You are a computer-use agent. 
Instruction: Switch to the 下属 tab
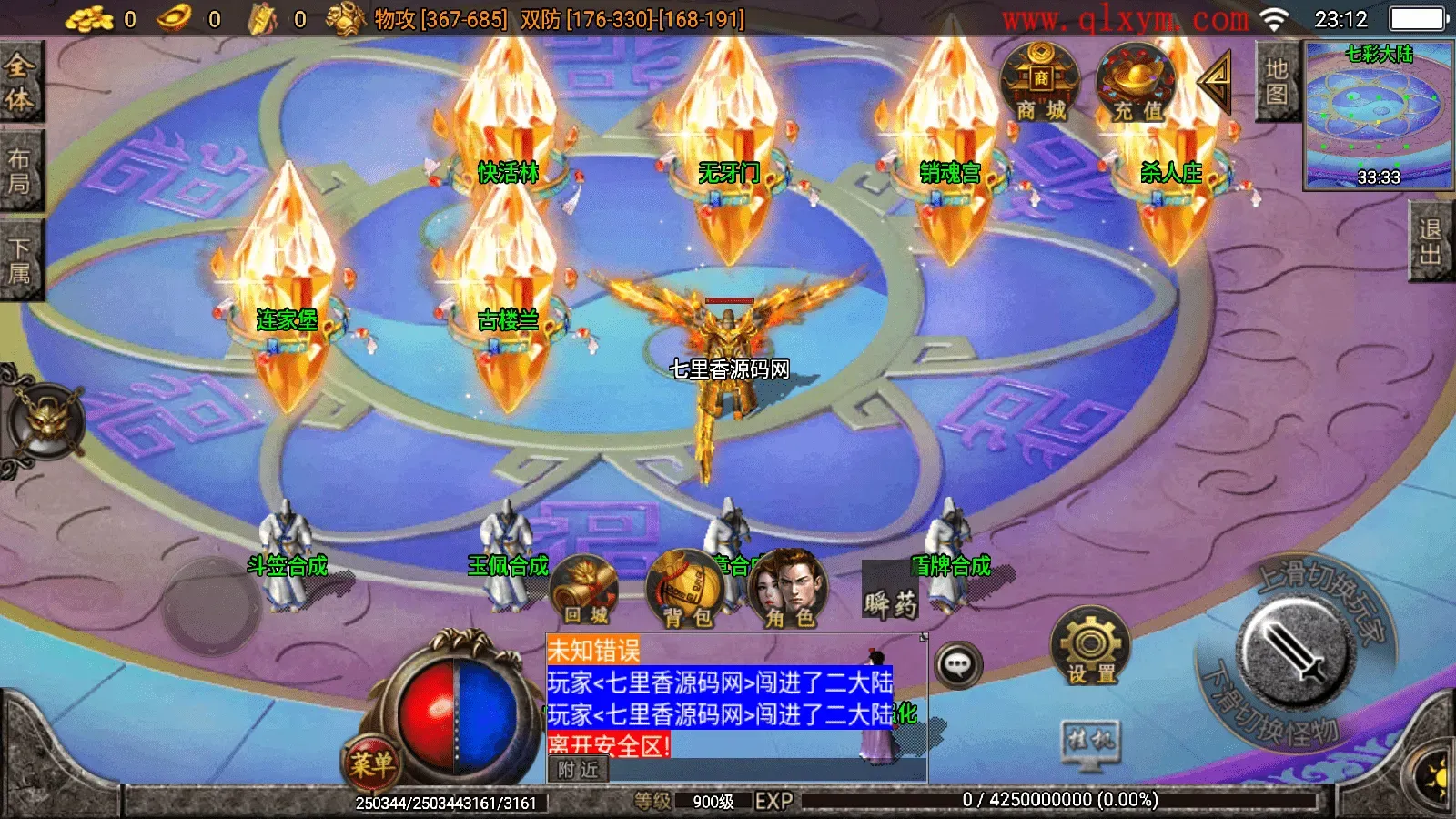click(x=20, y=260)
